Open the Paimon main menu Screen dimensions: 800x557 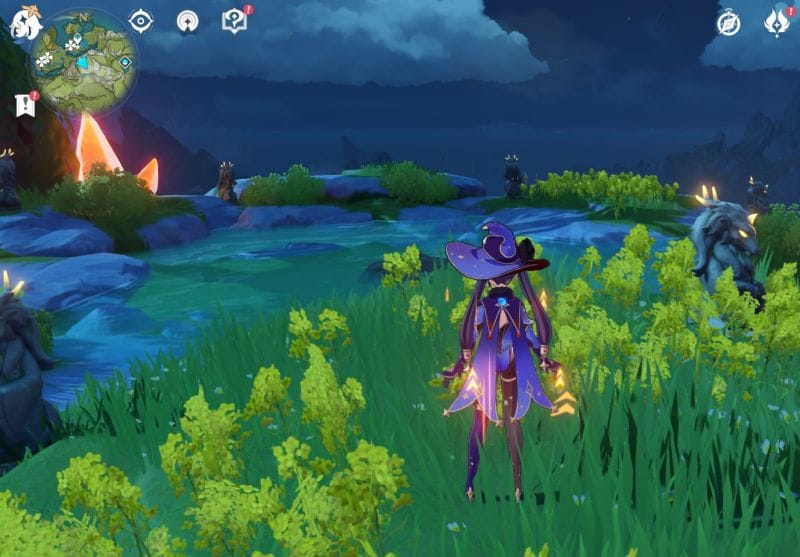pyautogui.click(x=24, y=23)
